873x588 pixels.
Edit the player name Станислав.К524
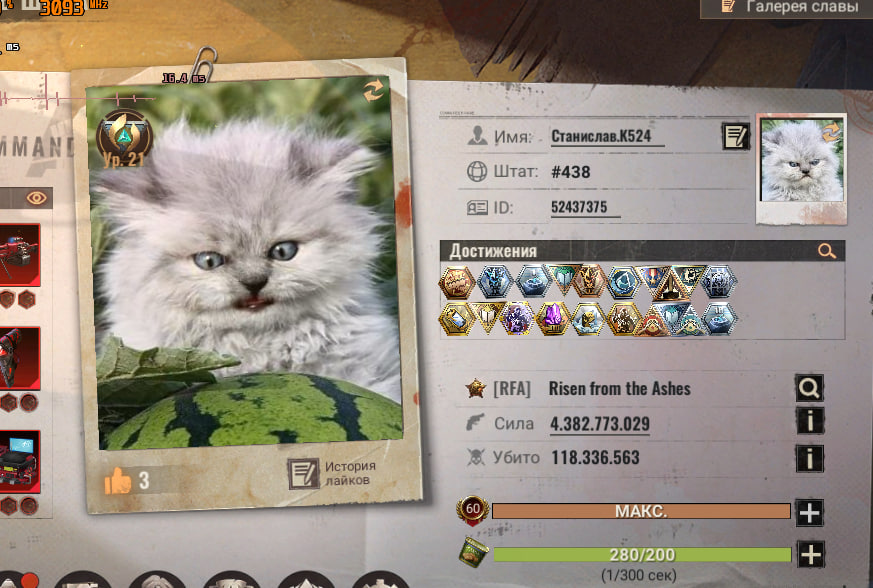[x=735, y=137]
